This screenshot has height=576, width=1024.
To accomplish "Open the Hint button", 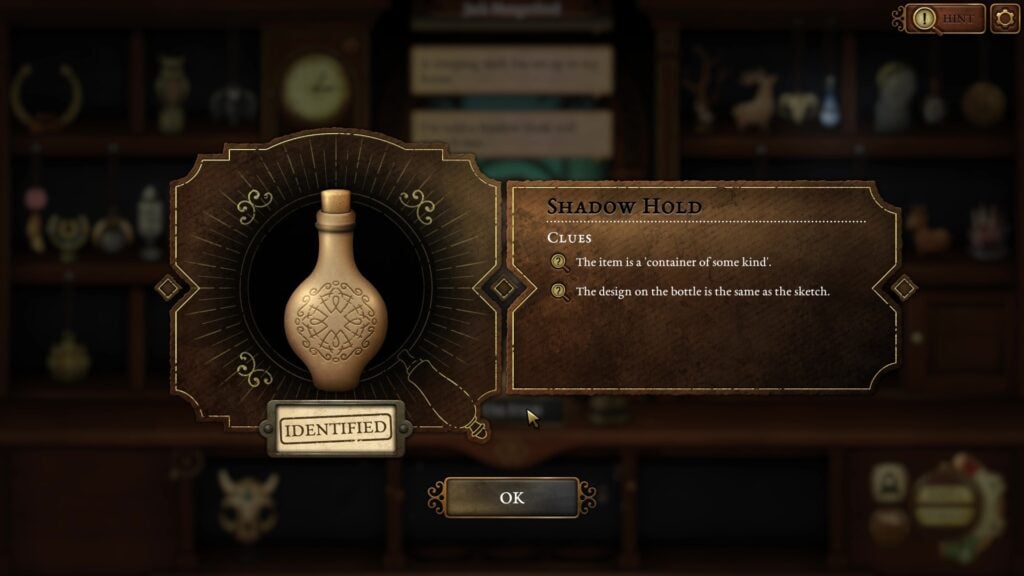I will pos(948,19).
